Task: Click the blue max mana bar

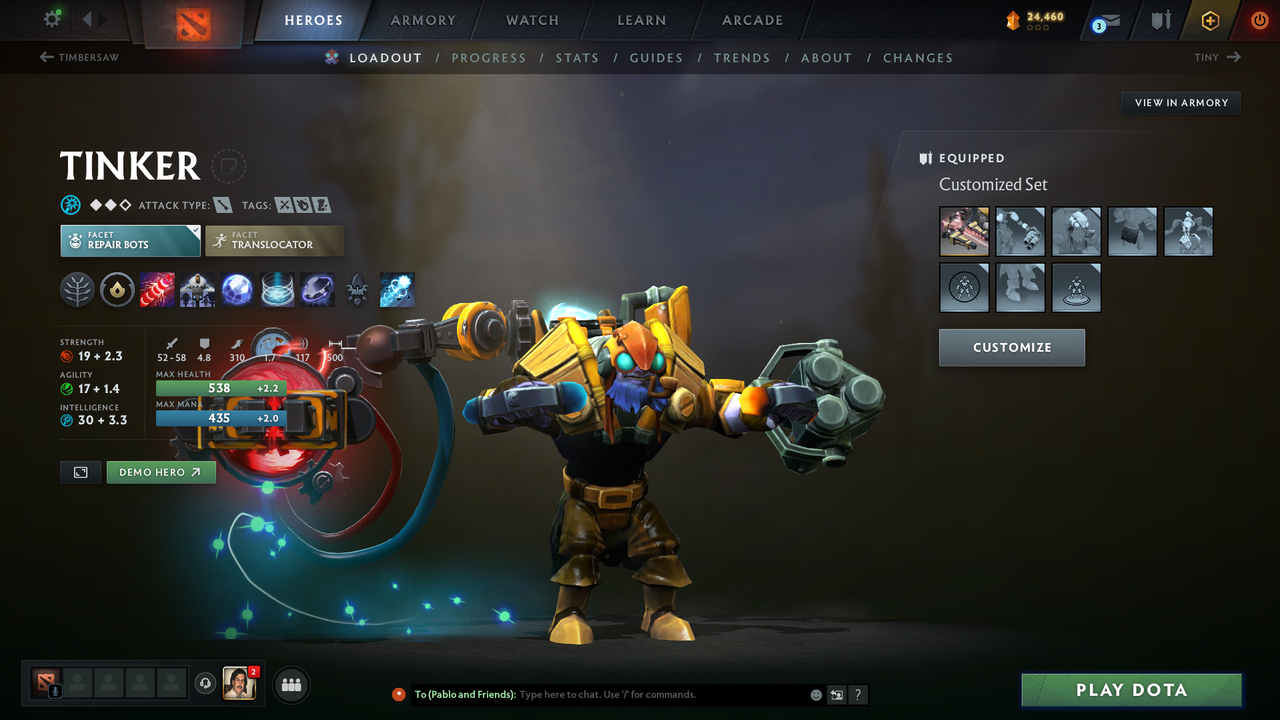Action: (x=220, y=418)
